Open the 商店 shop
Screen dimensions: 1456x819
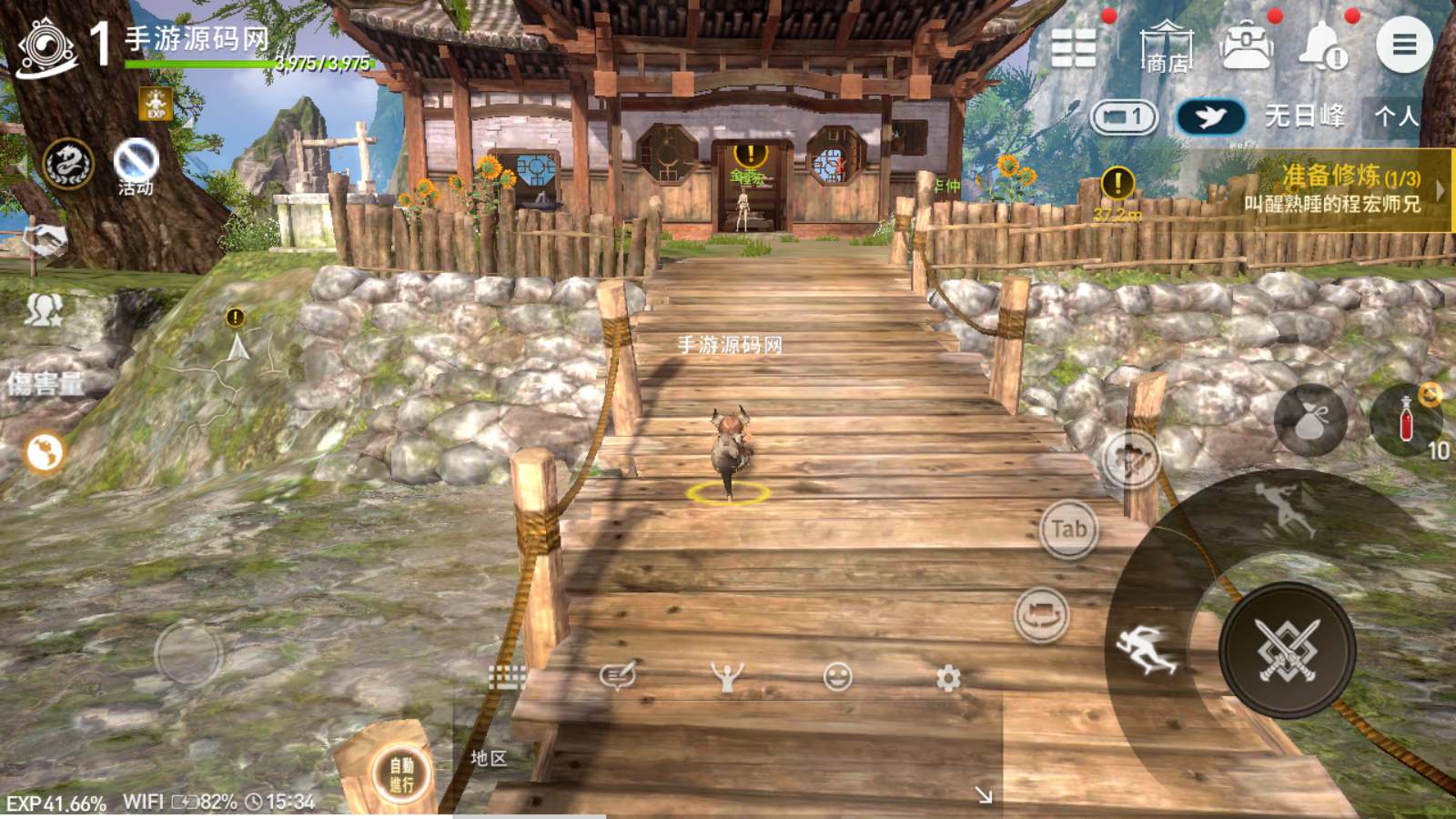pos(1166,47)
